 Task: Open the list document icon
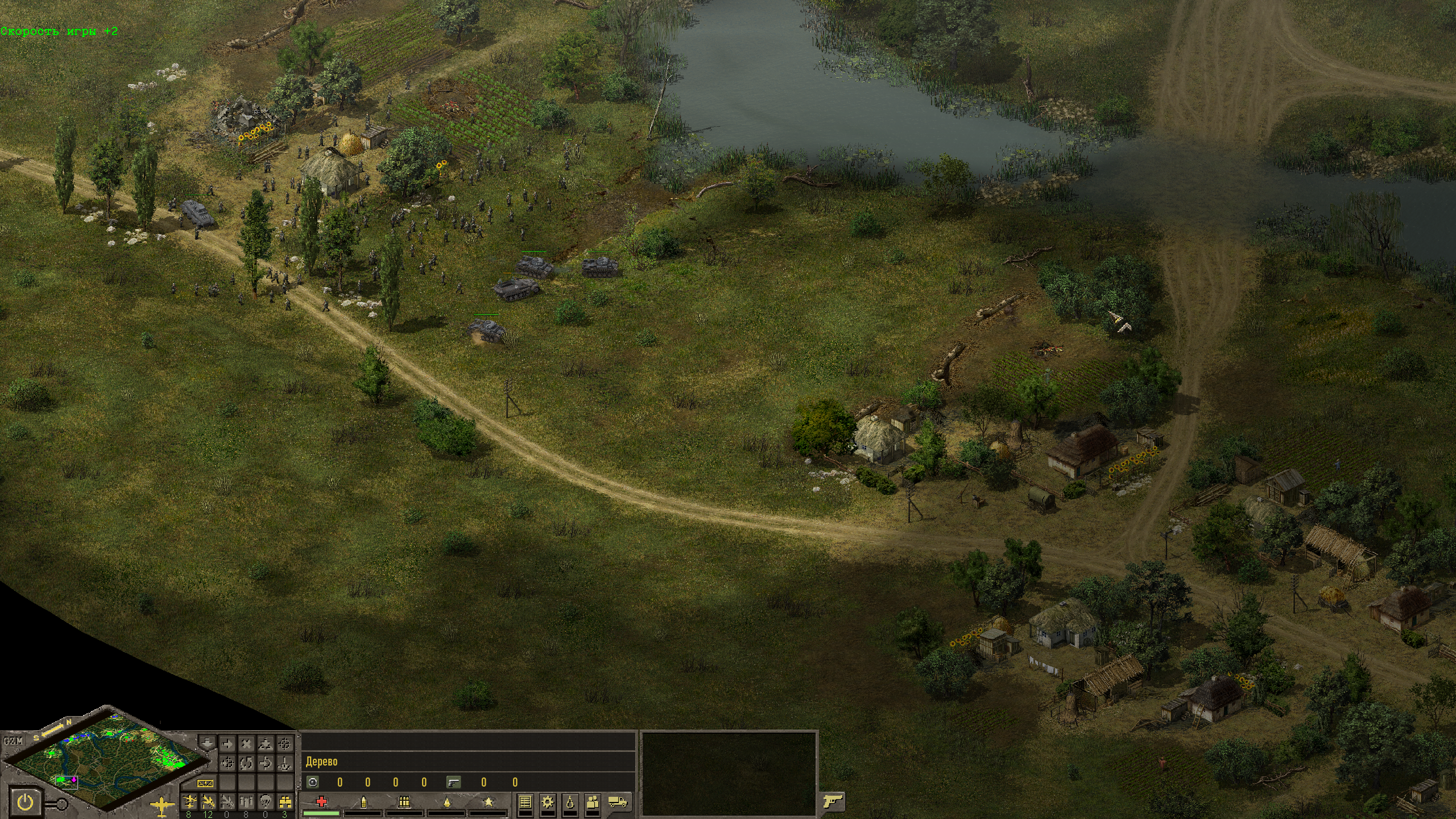coord(525,802)
